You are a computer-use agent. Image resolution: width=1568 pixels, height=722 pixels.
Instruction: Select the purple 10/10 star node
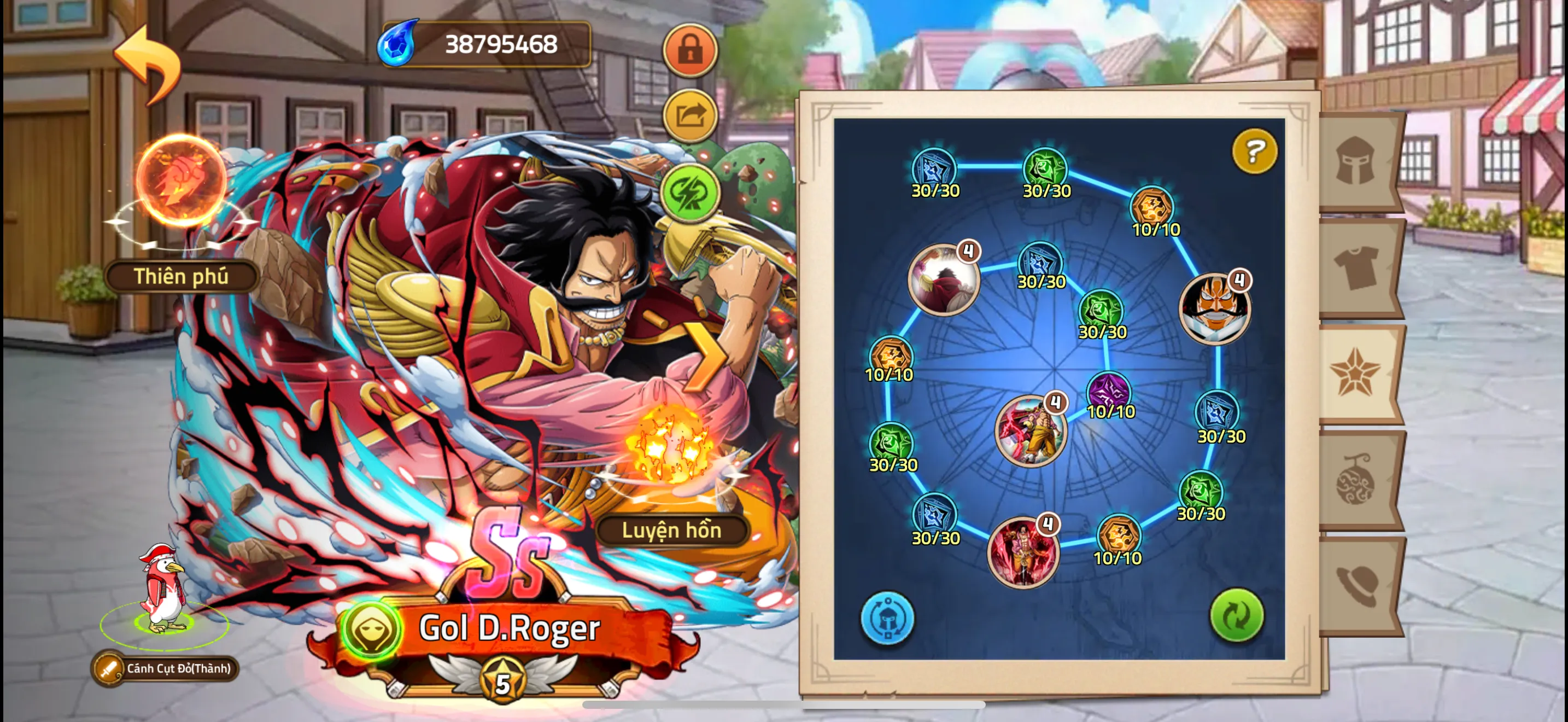click(1109, 391)
